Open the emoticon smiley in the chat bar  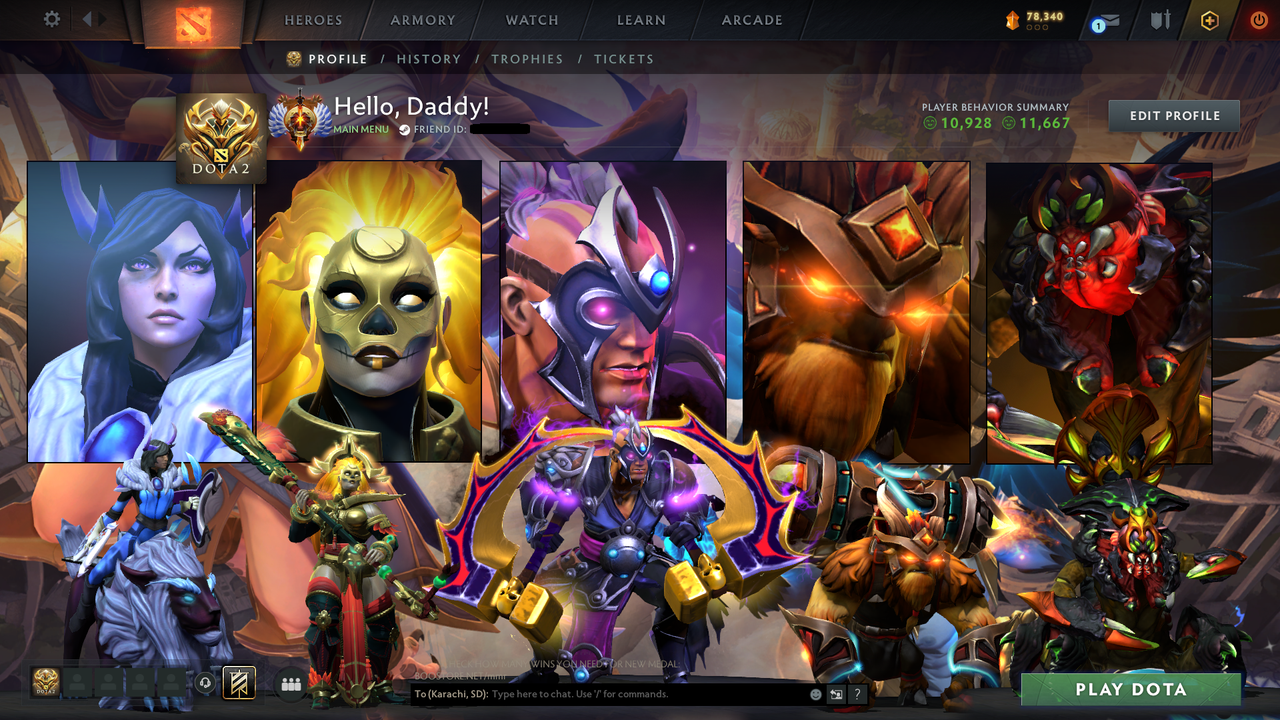814,692
